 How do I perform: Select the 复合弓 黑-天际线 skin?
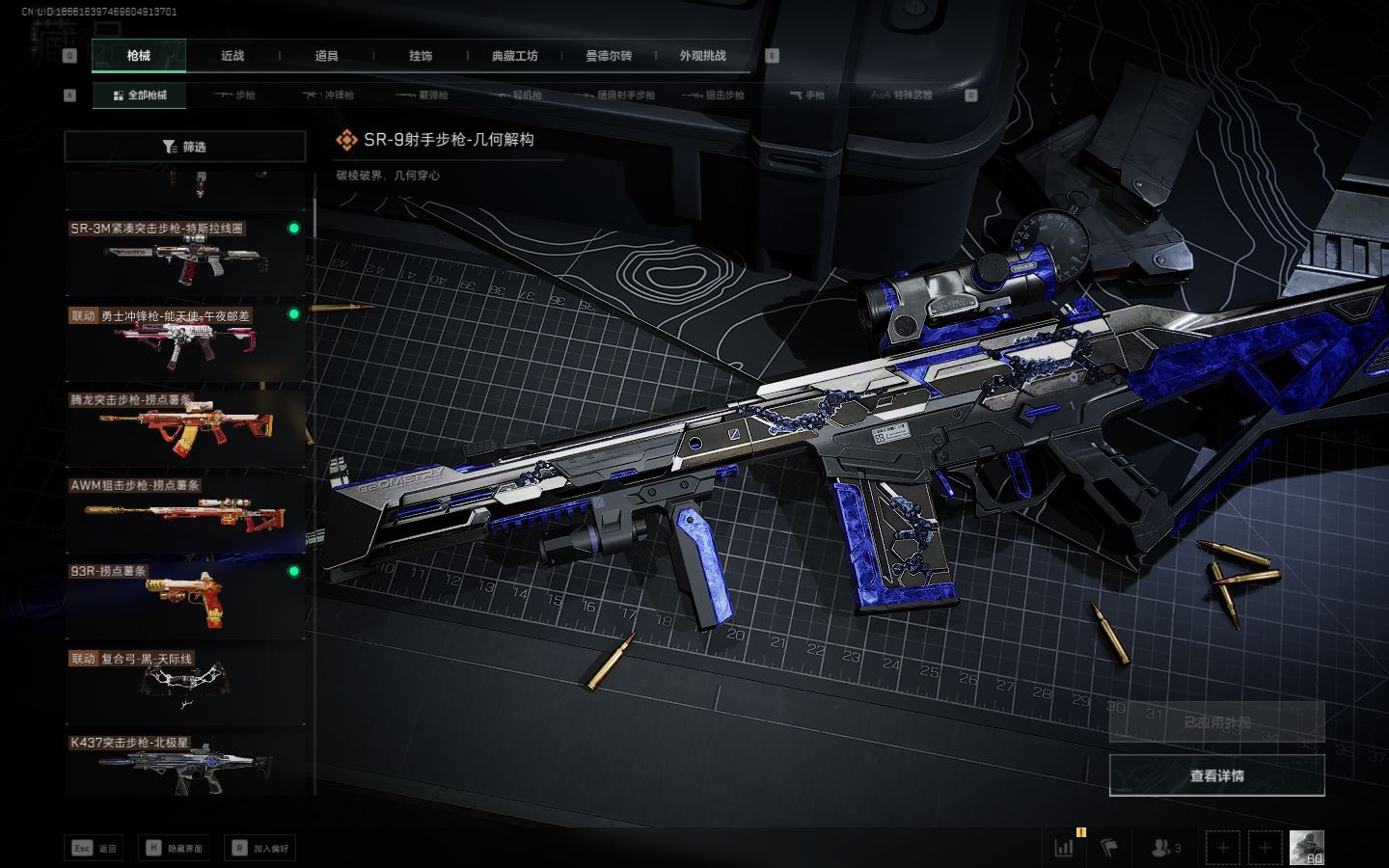(x=185, y=684)
